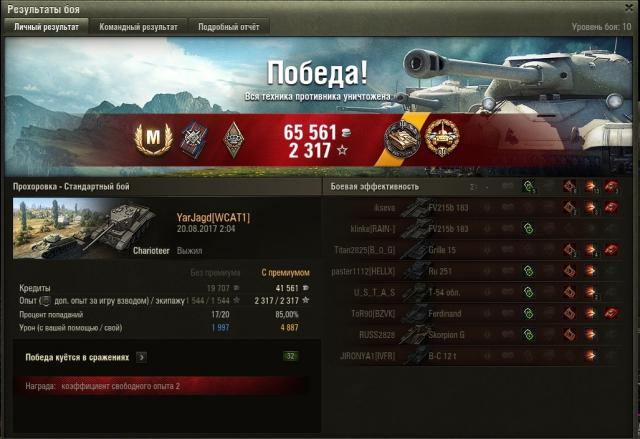The image size is (640, 439).
Task: Open the Подробный отчёт tab
Action: (x=227, y=27)
